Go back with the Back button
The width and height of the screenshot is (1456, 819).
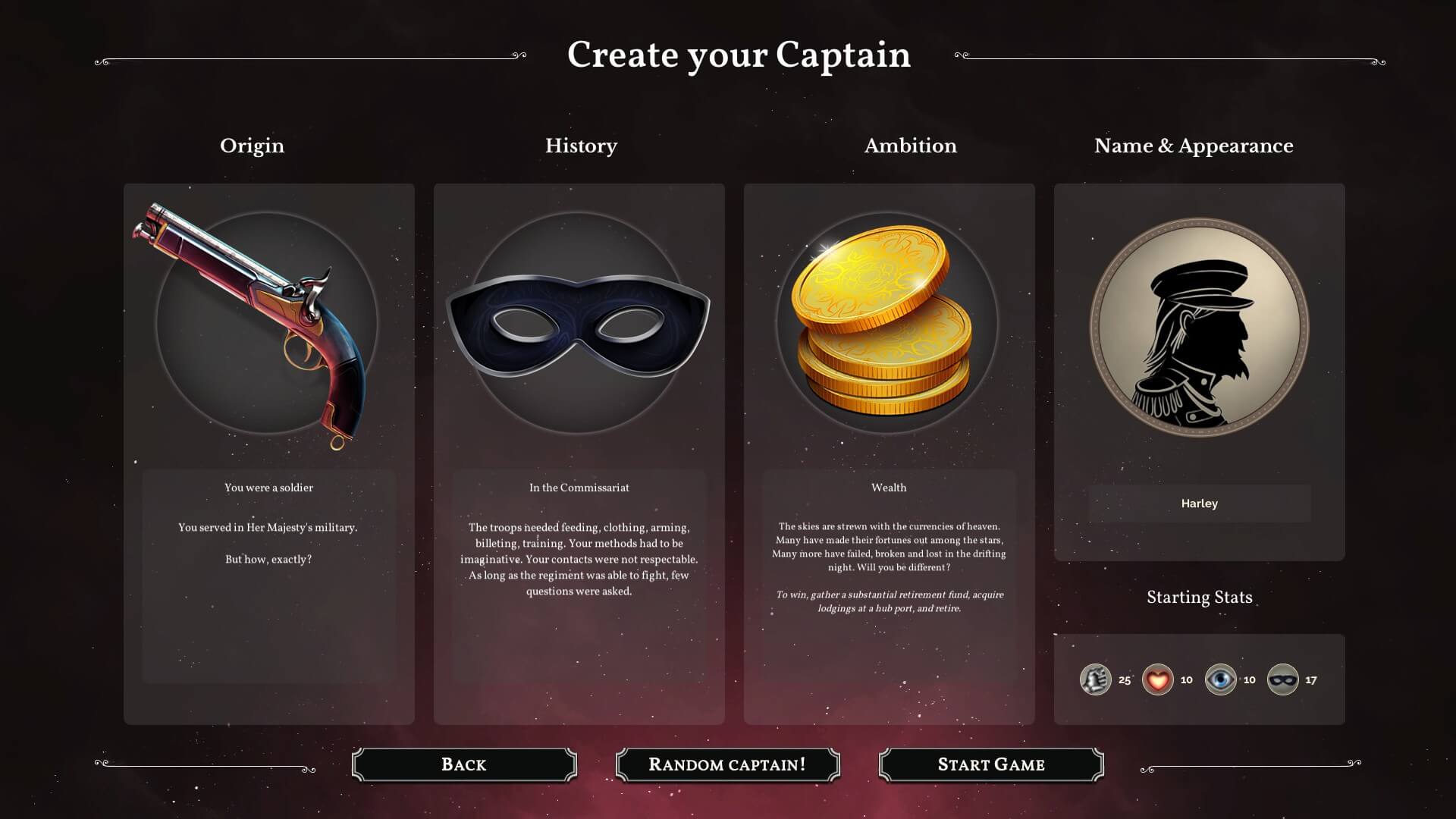click(464, 764)
